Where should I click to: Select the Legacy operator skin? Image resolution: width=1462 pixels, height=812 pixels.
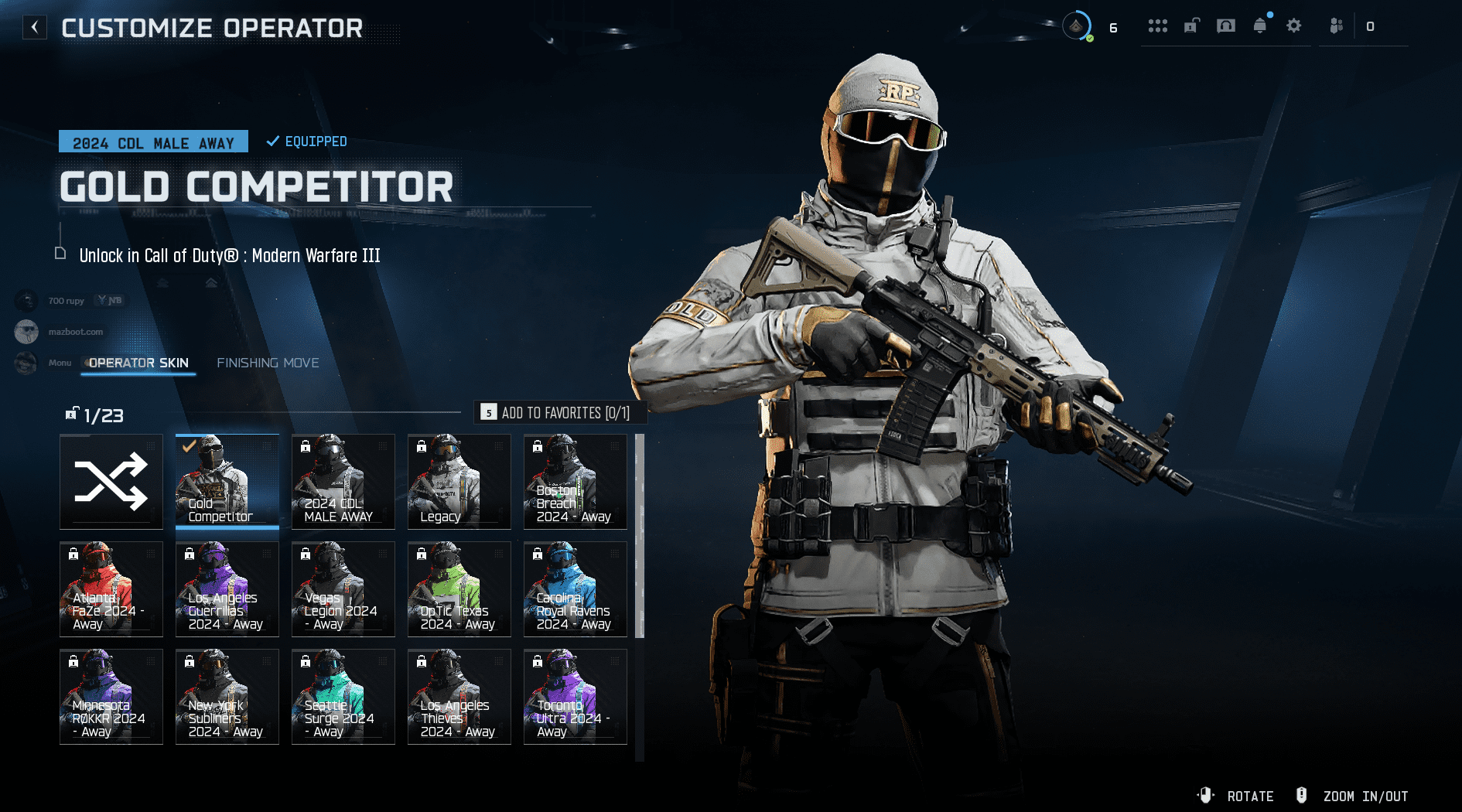(x=459, y=482)
